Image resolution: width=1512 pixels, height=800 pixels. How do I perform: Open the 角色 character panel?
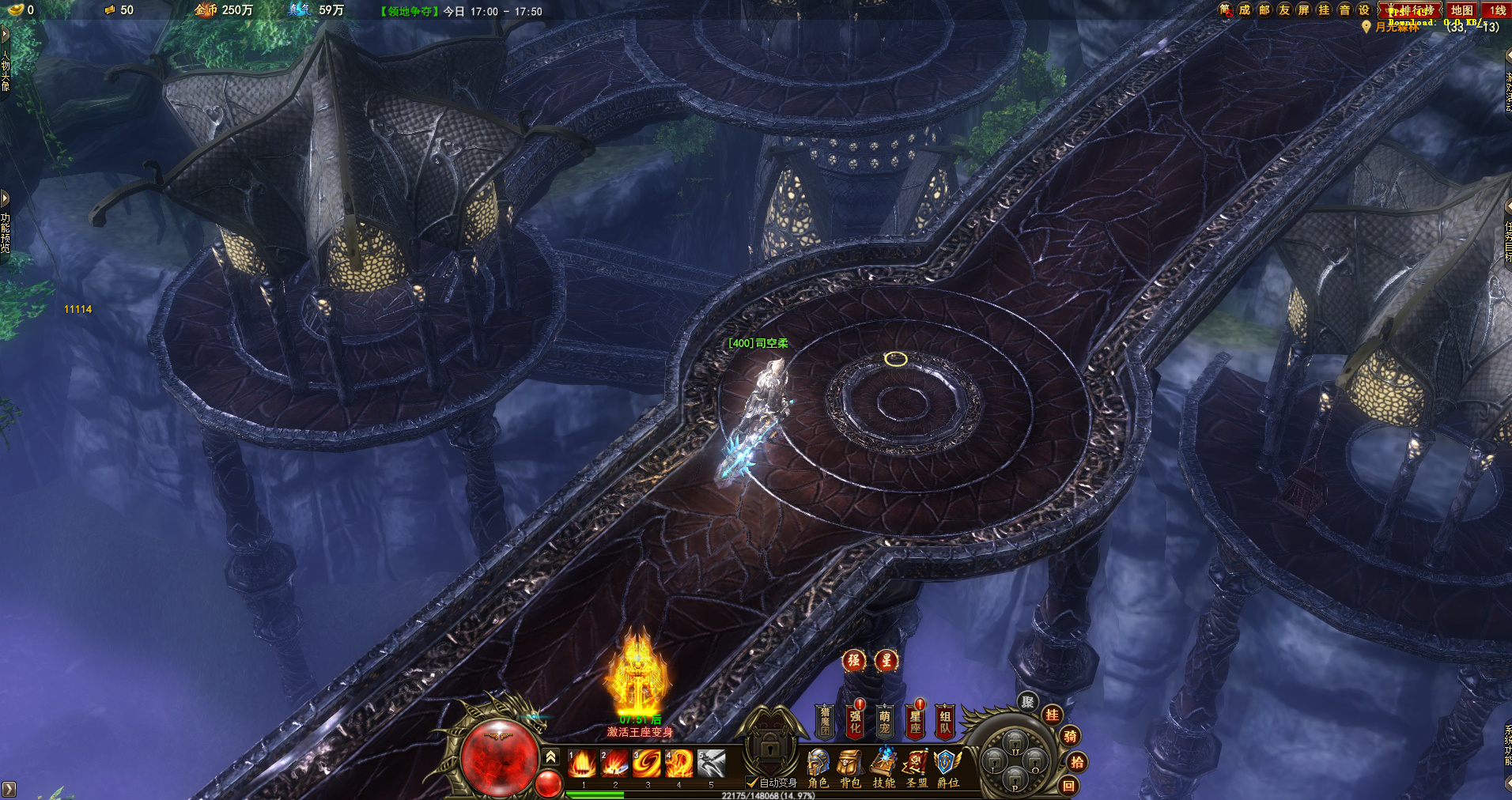pyautogui.click(x=818, y=768)
